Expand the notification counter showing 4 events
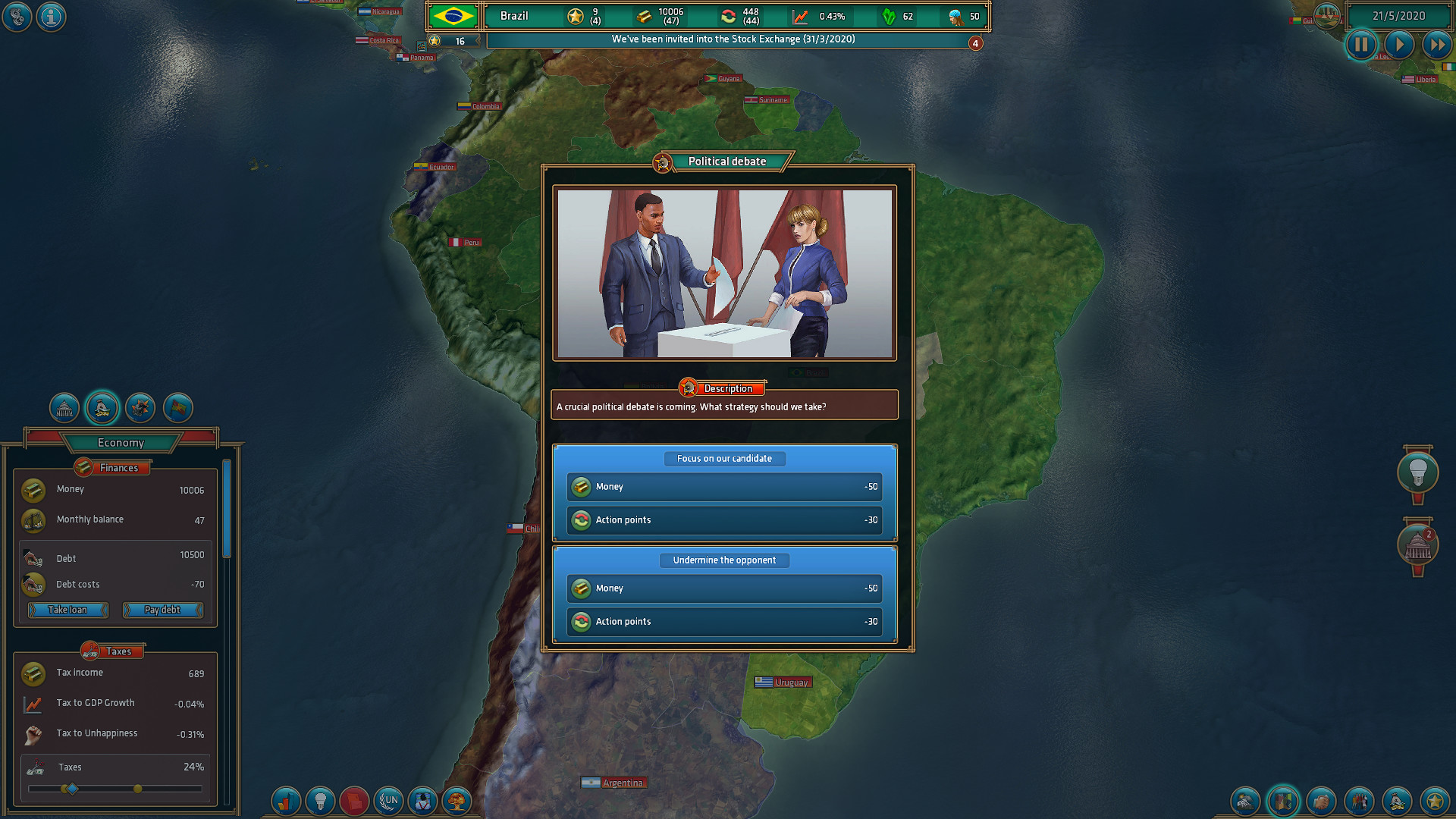1456x819 pixels. pos(976,42)
